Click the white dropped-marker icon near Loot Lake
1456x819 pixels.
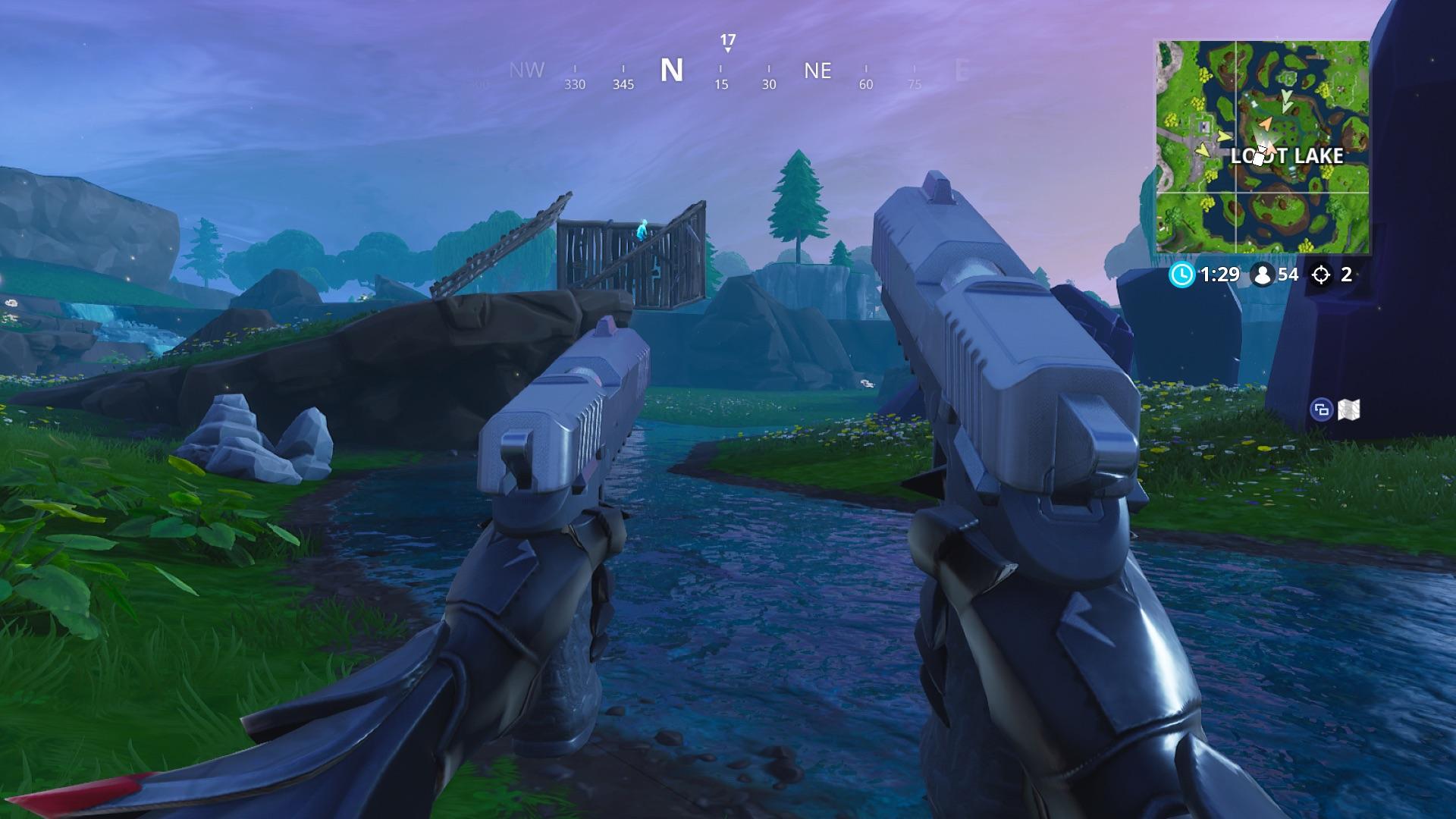[x=1259, y=157]
